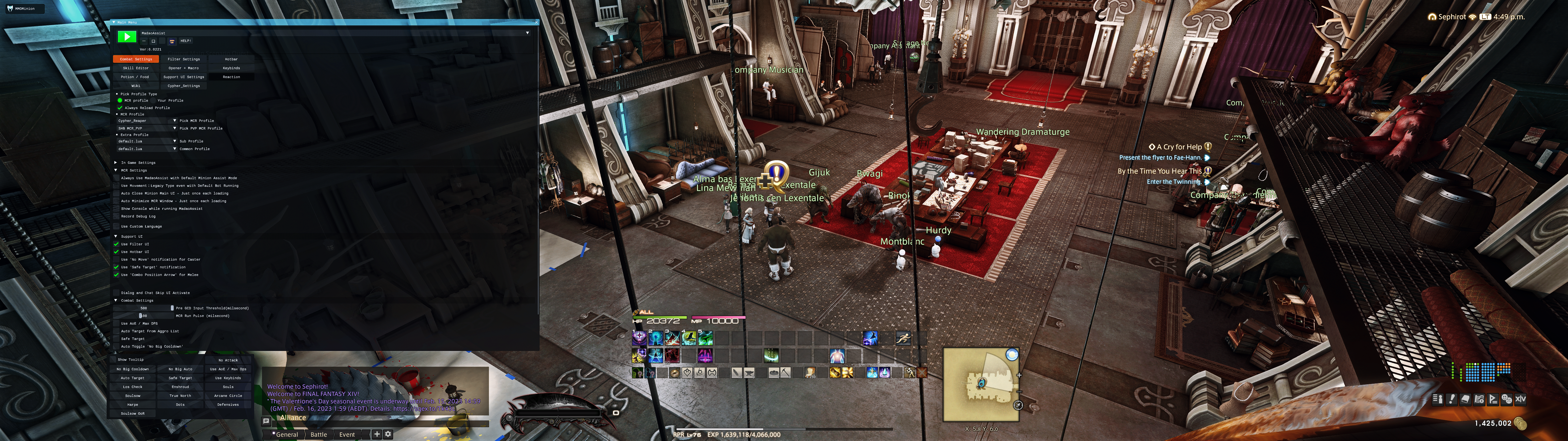
Task: Close the Main Menu window
Action: click(536, 22)
